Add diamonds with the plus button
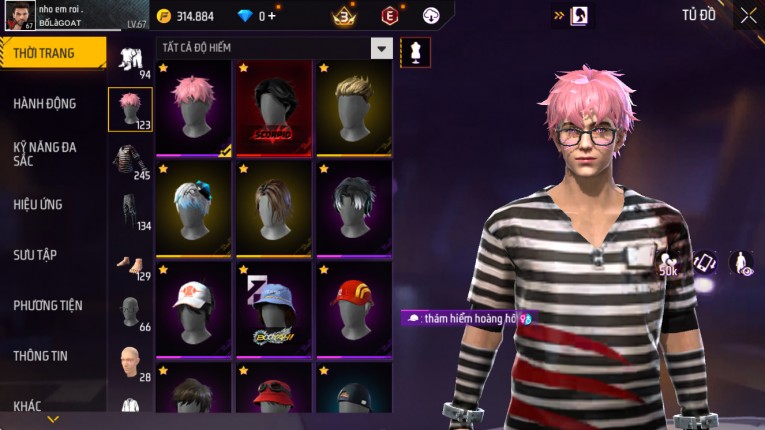The image size is (765, 430). [271, 16]
